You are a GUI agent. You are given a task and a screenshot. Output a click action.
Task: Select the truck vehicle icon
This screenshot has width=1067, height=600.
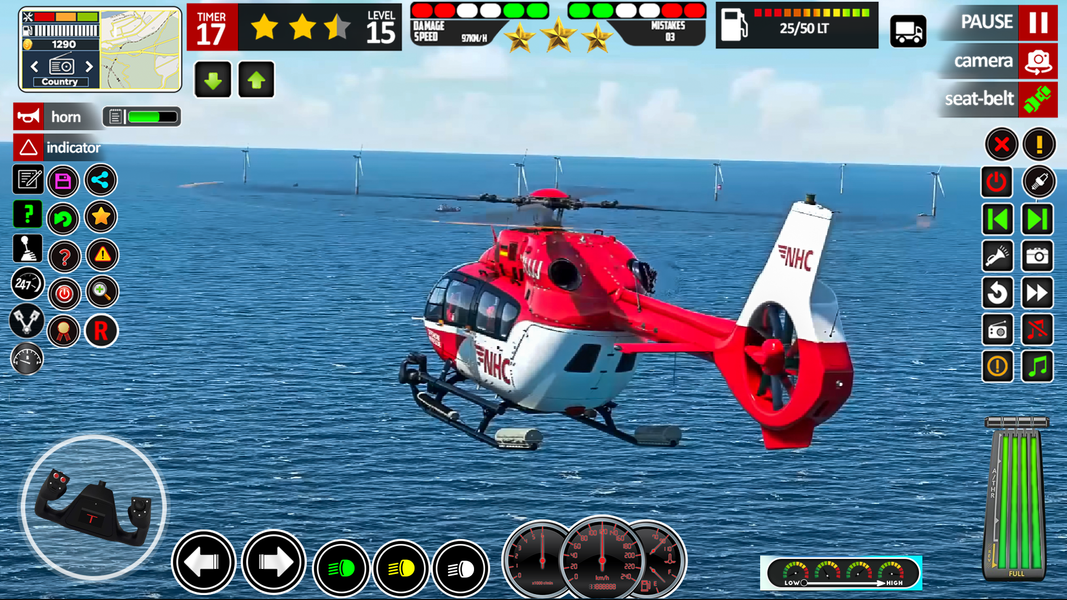pyautogui.click(x=908, y=31)
